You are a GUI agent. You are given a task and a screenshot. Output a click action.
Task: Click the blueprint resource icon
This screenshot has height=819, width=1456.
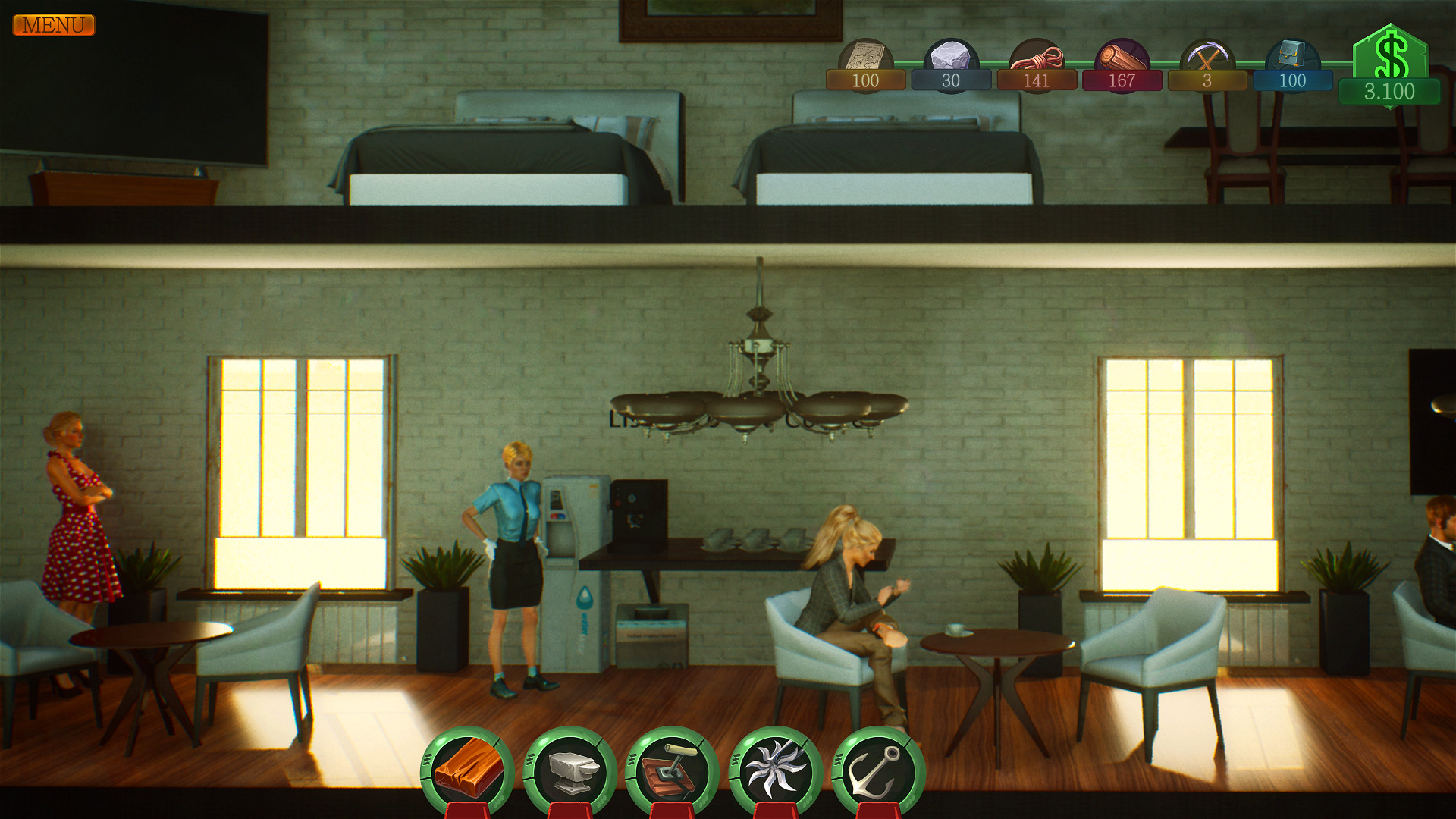tap(867, 53)
